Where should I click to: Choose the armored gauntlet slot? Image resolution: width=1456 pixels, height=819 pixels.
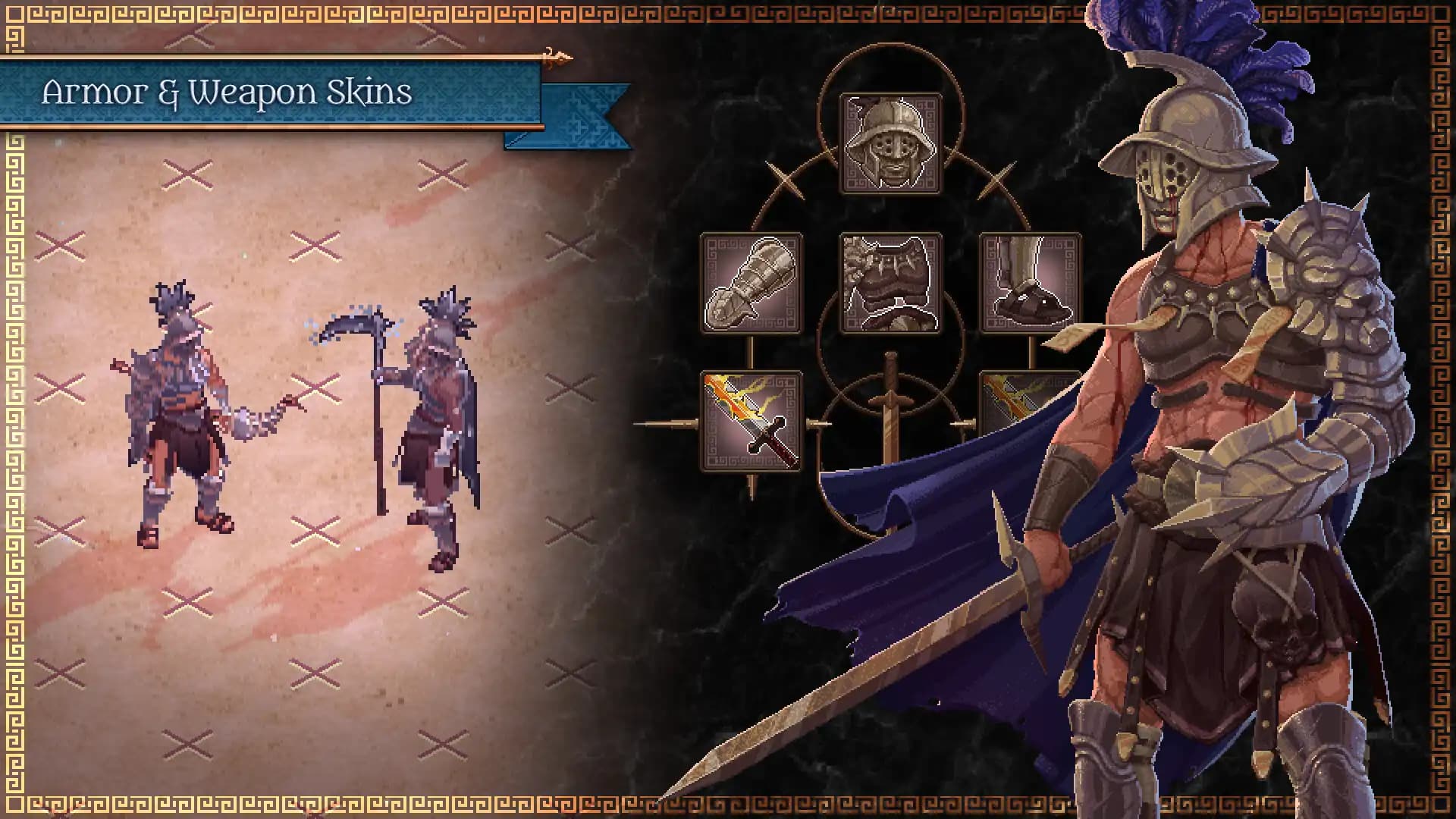click(x=751, y=284)
